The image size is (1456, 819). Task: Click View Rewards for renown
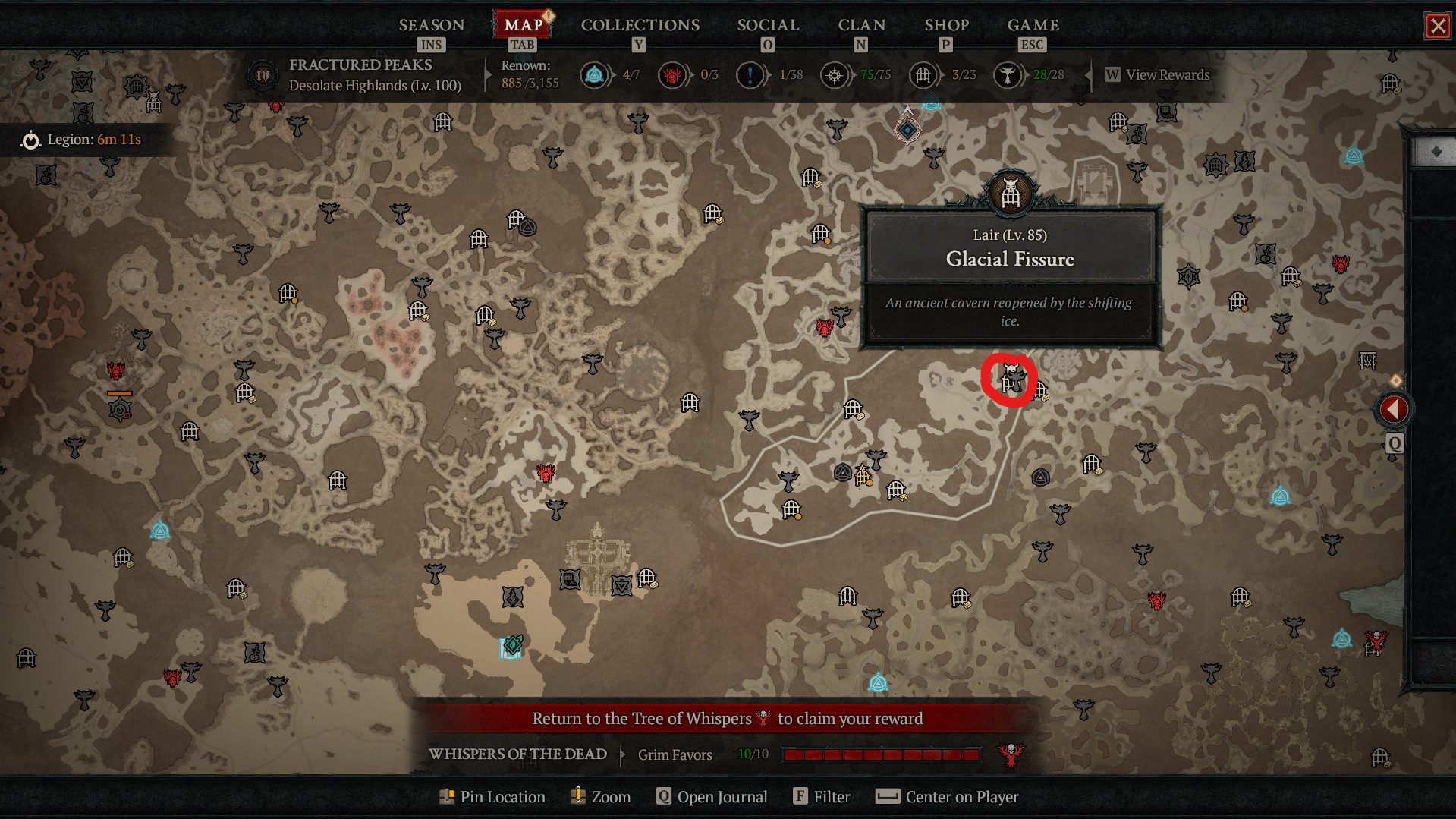pyautogui.click(x=1158, y=74)
